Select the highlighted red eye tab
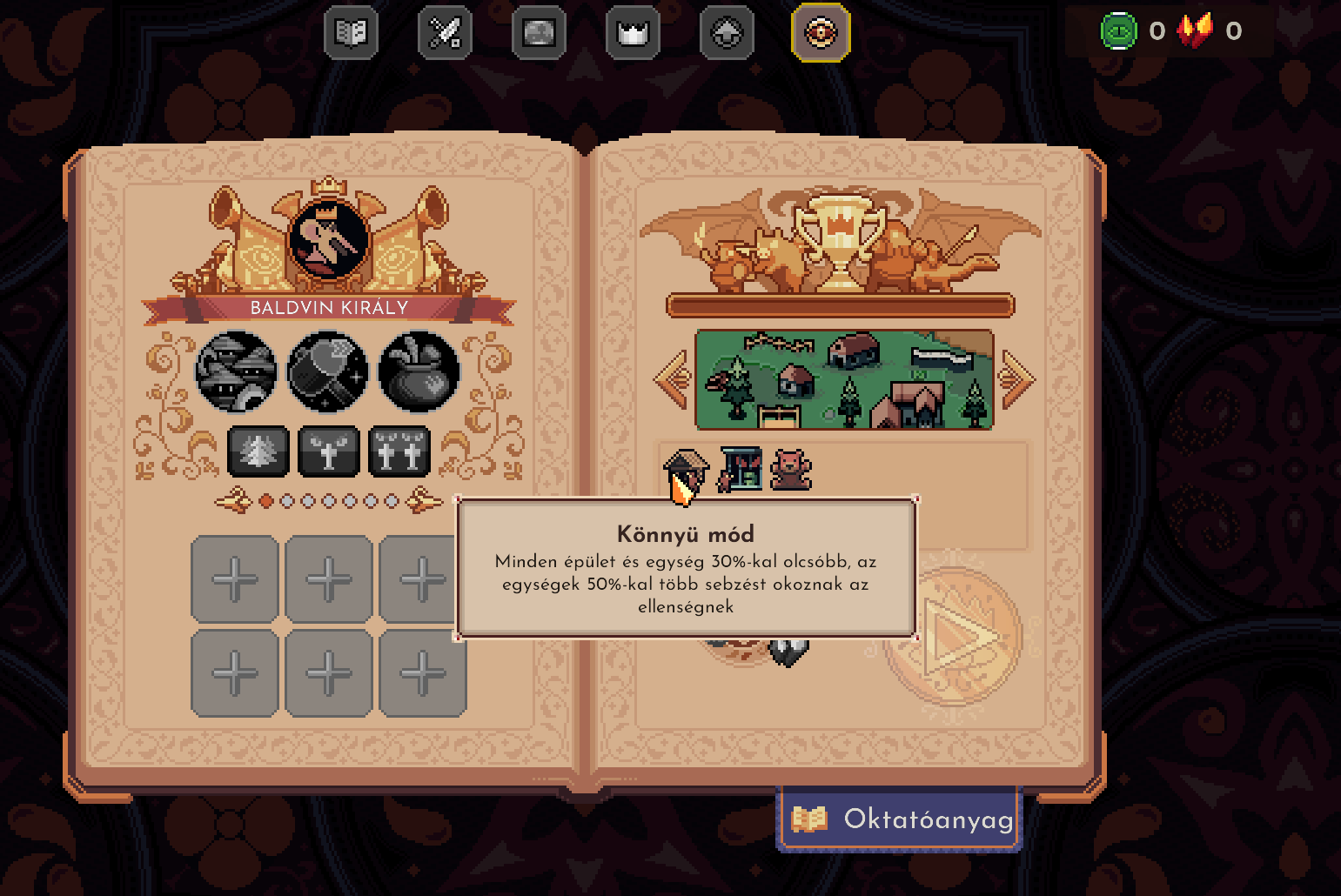Screen dimensions: 1341x896 (x=821, y=34)
